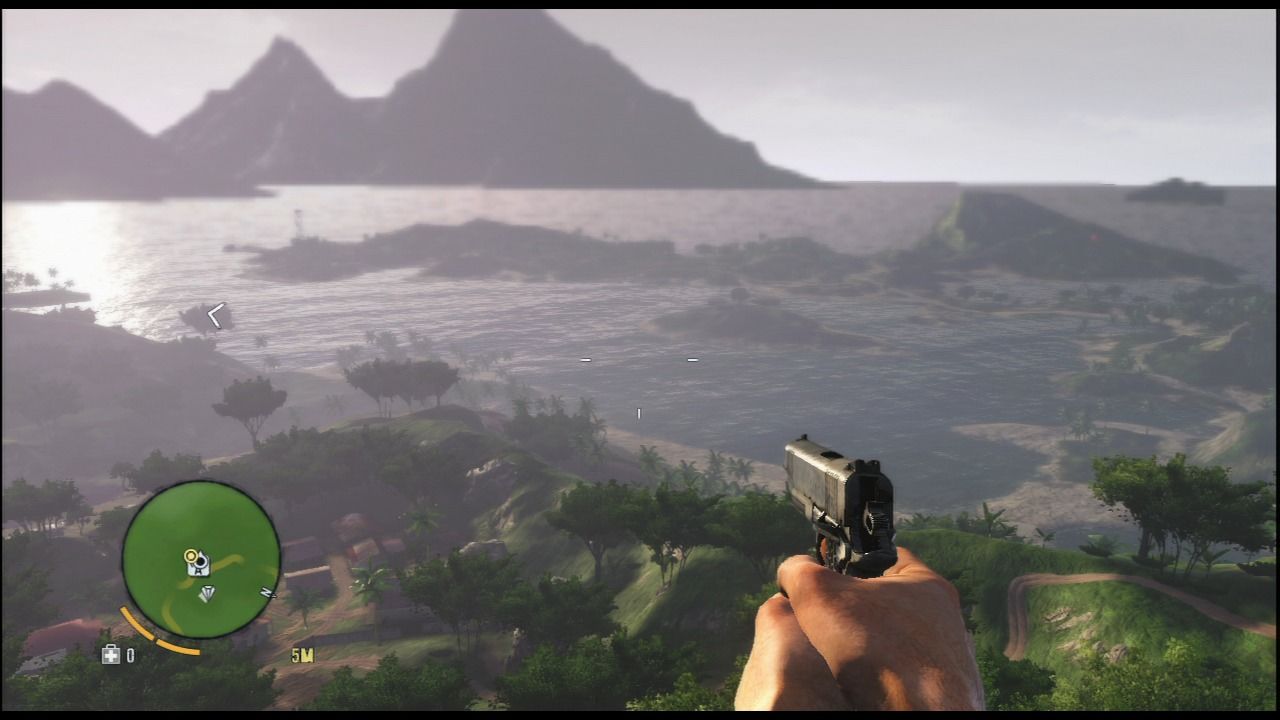
Task: Click the 5M ammo counter text
Action: (302, 654)
